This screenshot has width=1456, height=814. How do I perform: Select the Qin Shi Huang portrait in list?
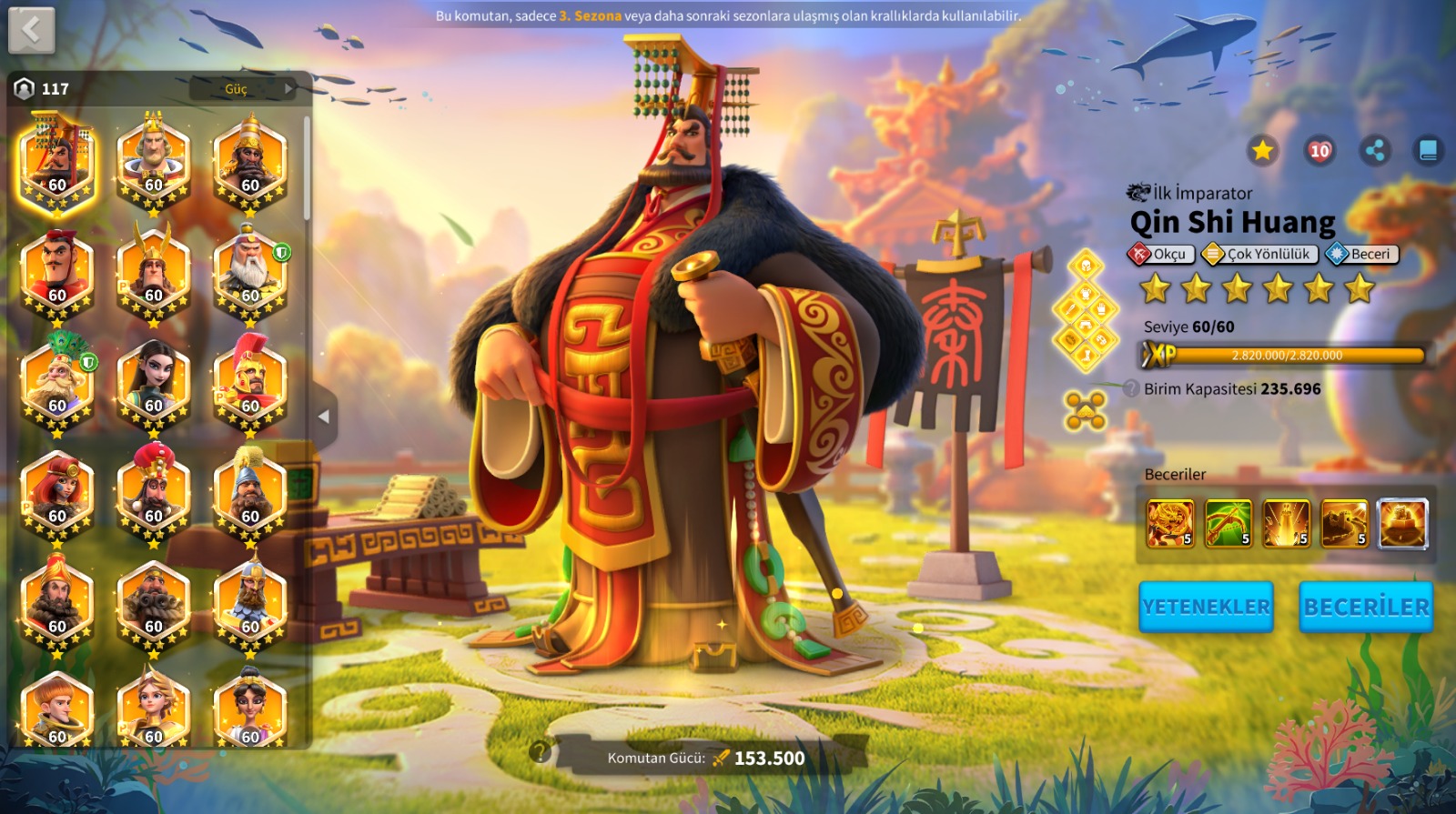57,164
